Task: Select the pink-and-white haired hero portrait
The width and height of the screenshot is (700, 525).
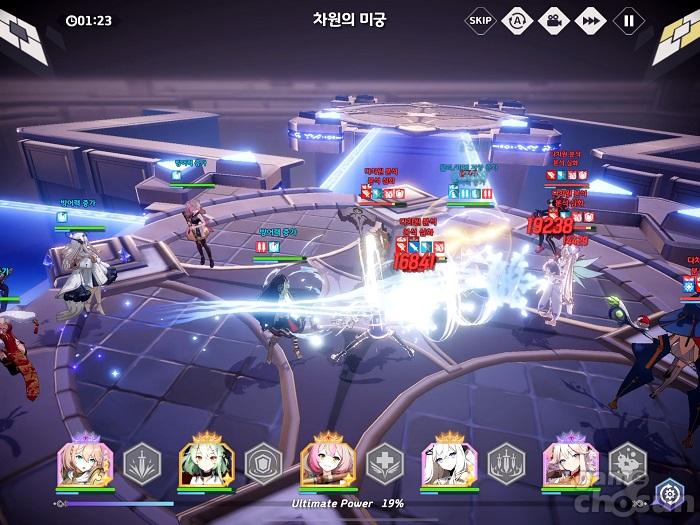Action: [569, 464]
